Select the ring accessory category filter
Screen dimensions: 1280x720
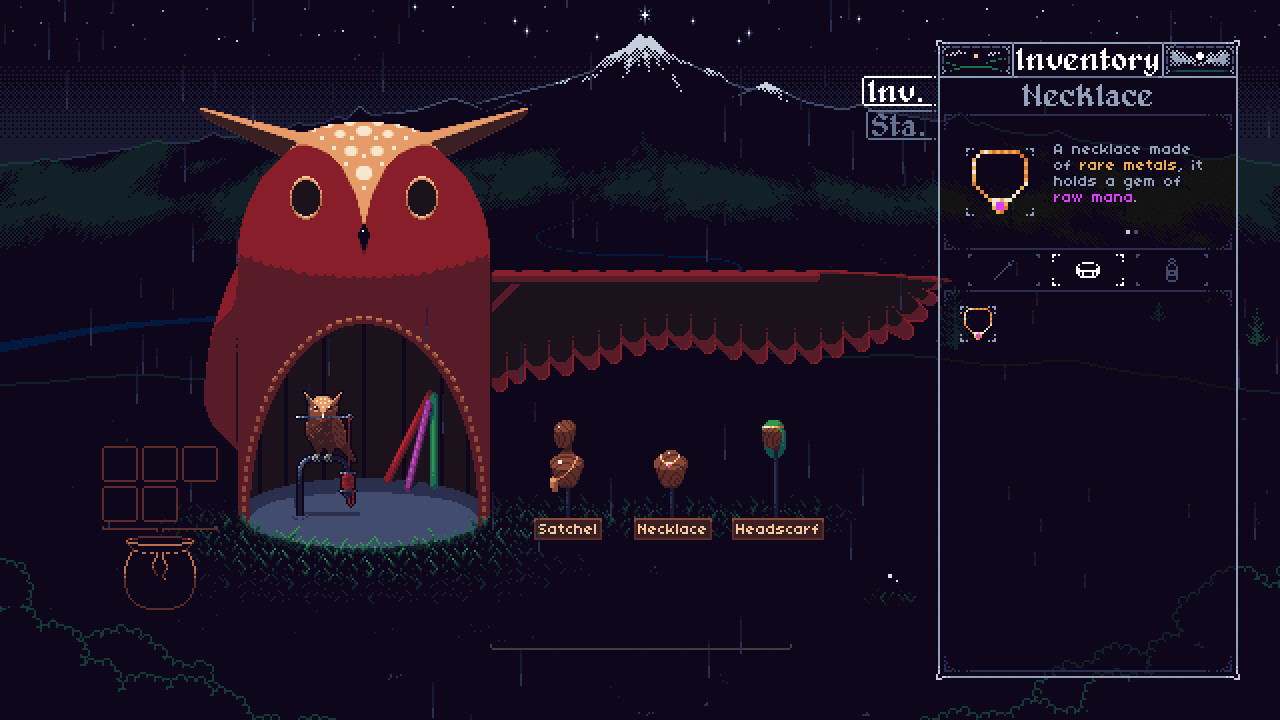(x=1087, y=270)
